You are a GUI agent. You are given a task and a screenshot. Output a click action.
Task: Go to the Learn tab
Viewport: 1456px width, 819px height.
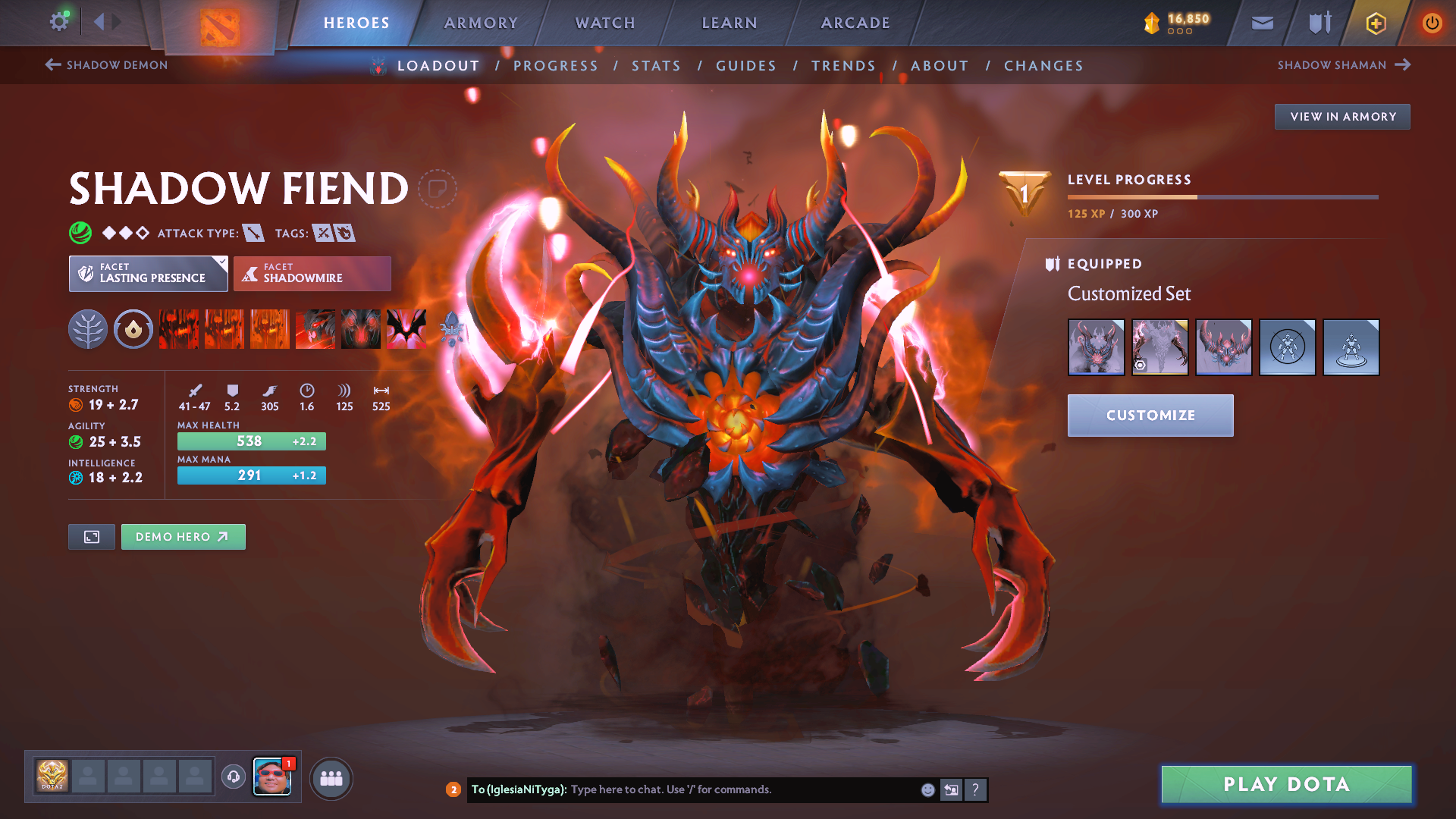click(730, 23)
